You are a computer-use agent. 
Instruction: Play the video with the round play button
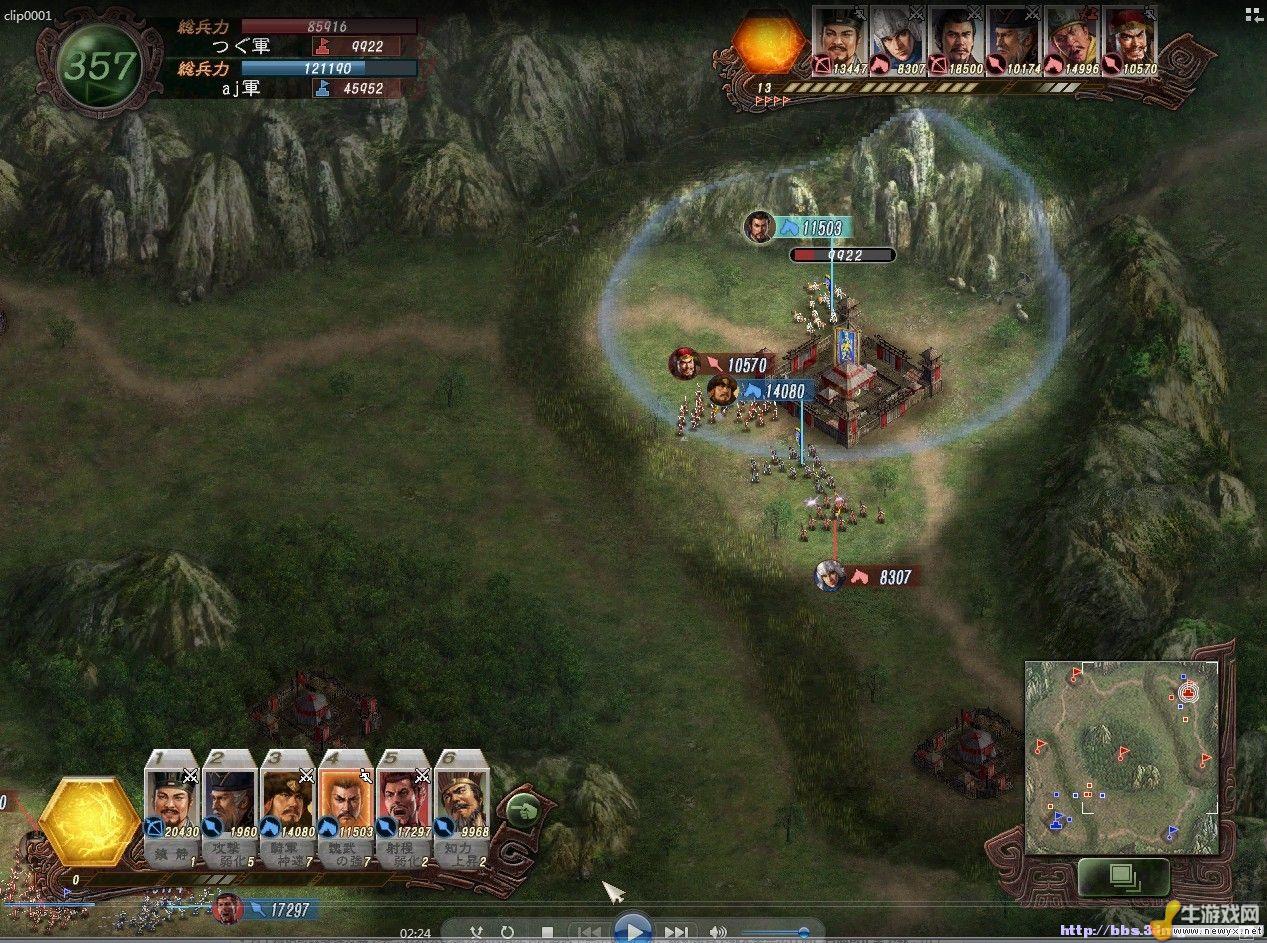point(632,930)
